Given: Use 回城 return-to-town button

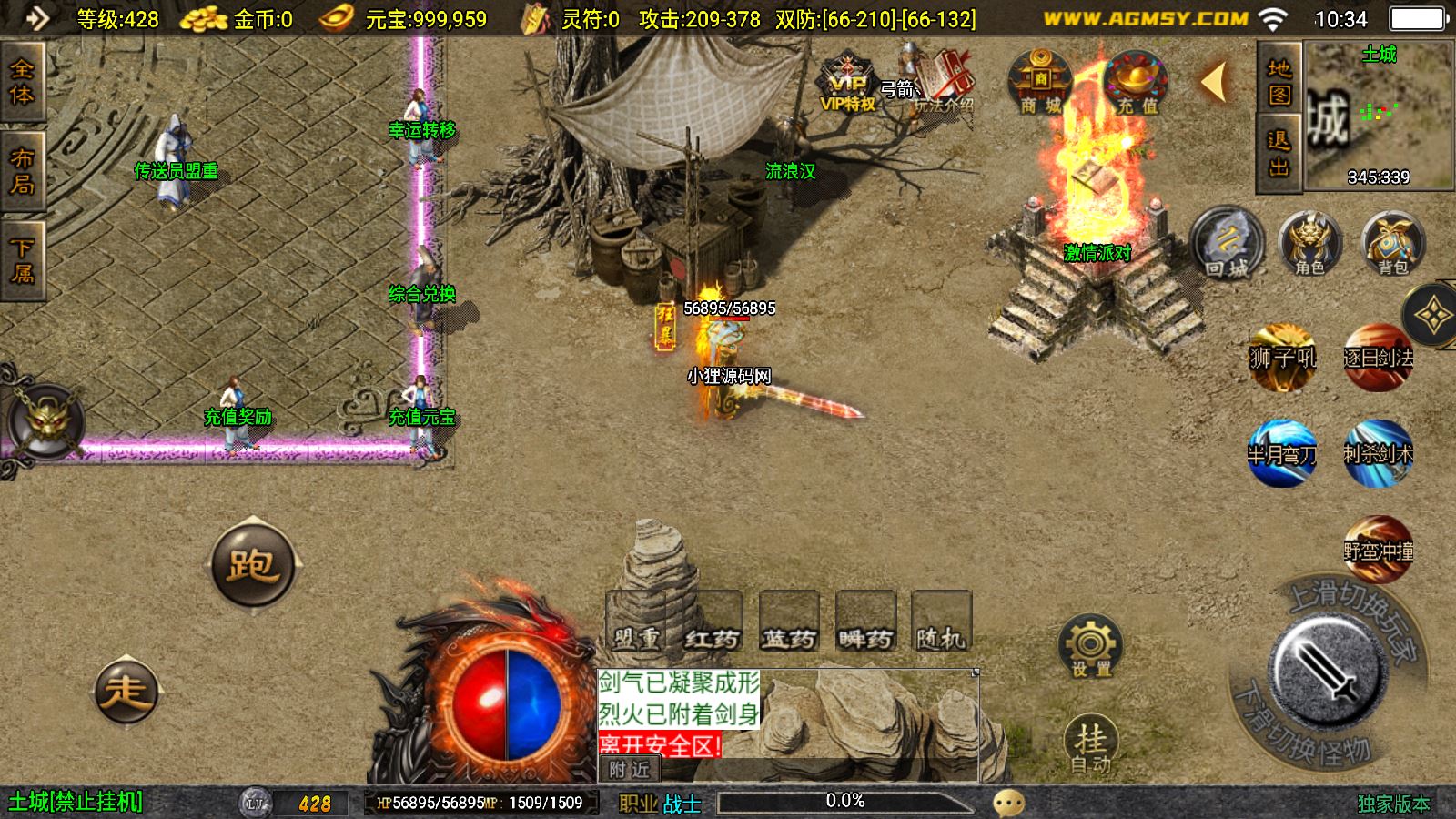Looking at the screenshot, I should click(1227, 244).
